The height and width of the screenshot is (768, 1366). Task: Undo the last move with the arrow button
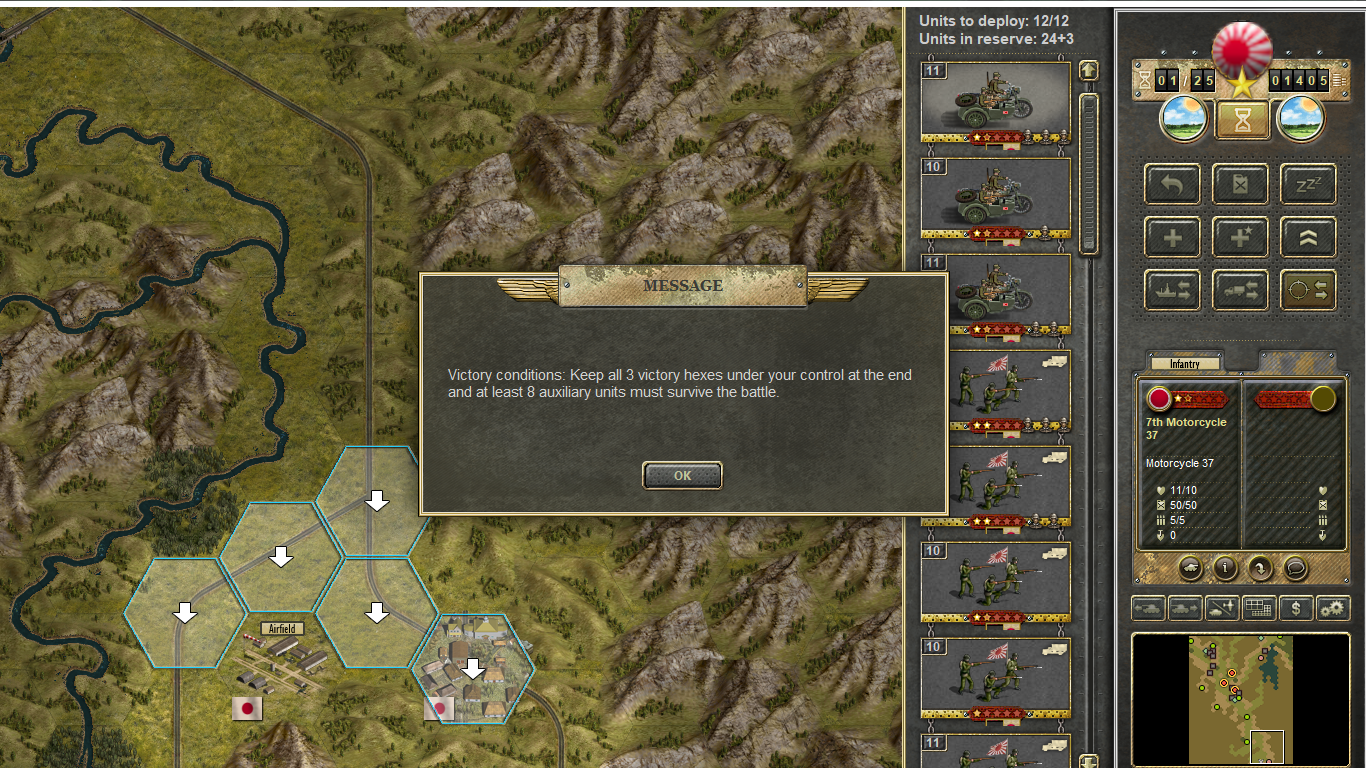pos(1172,185)
